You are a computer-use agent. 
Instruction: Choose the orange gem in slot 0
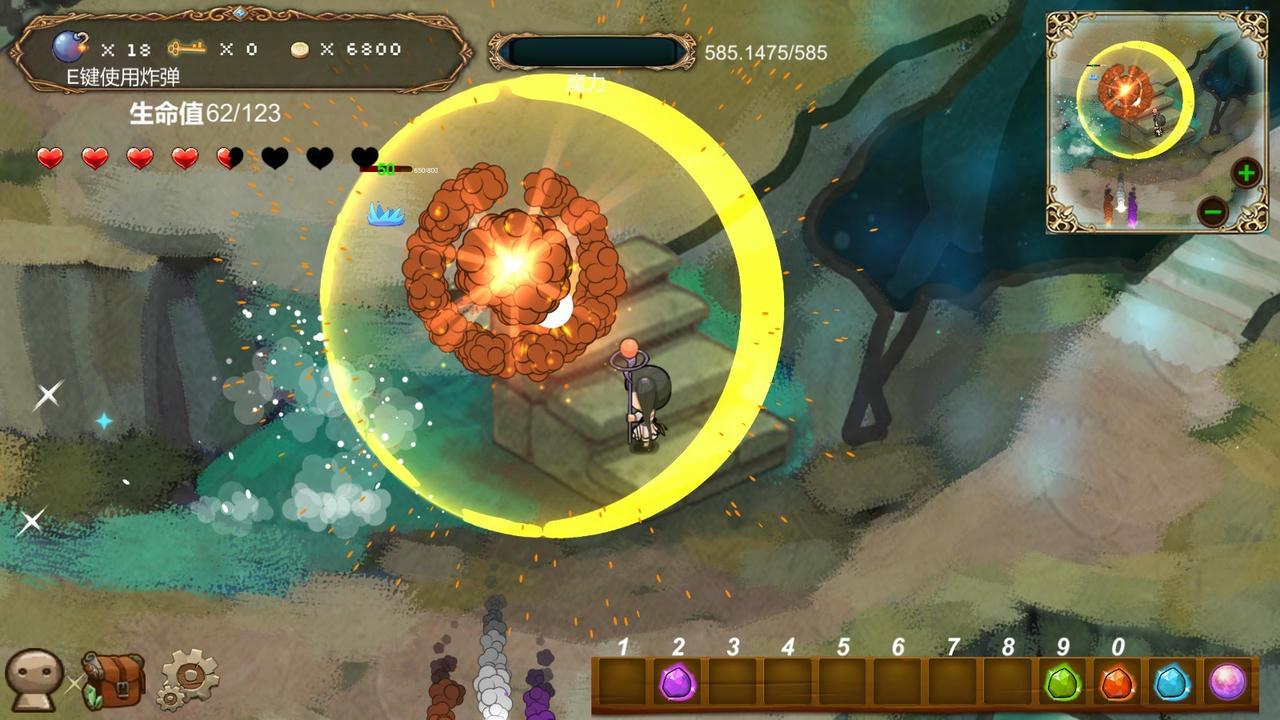click(1116, 684)
